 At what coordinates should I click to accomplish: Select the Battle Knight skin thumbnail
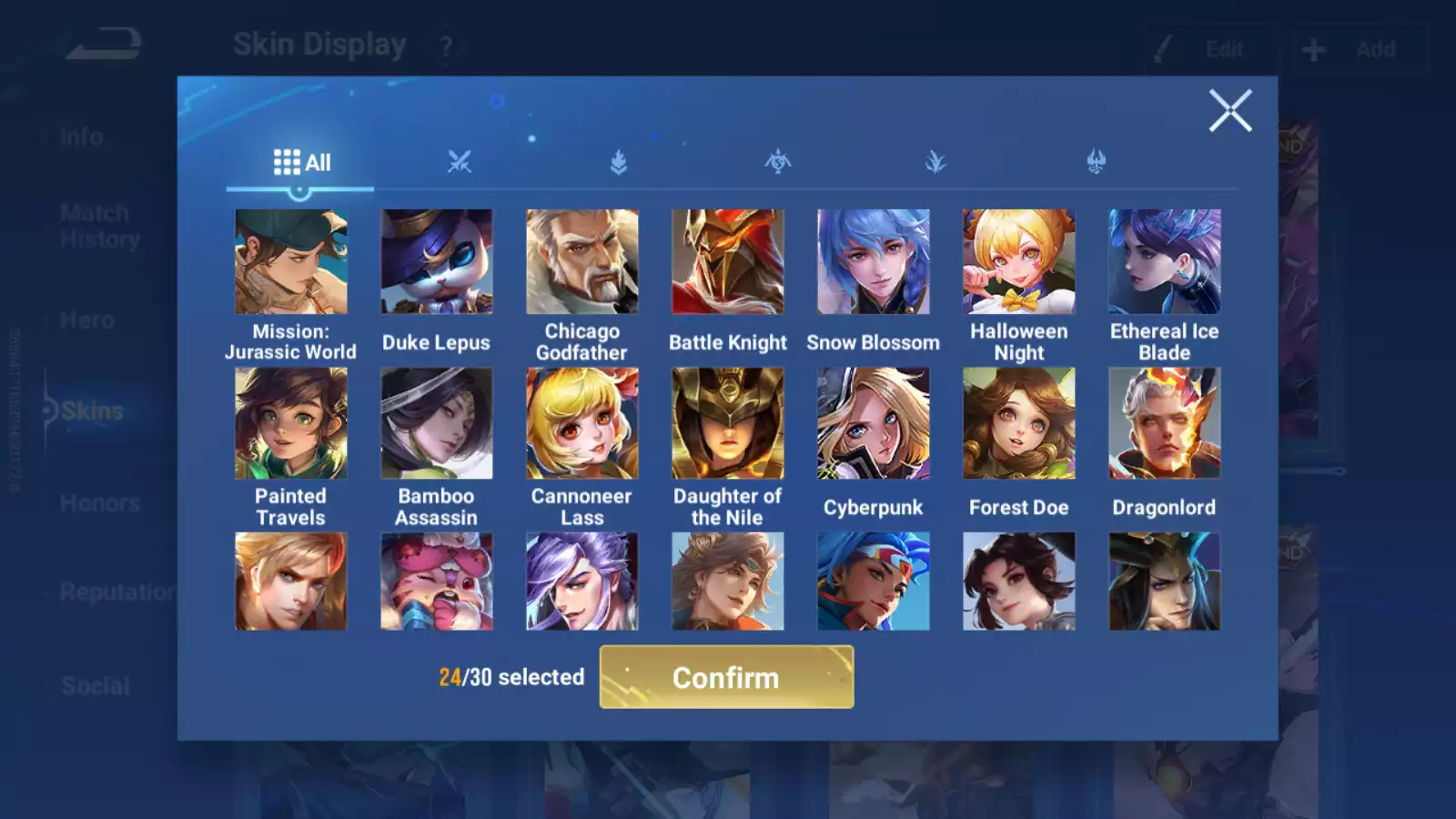point(727,261)
